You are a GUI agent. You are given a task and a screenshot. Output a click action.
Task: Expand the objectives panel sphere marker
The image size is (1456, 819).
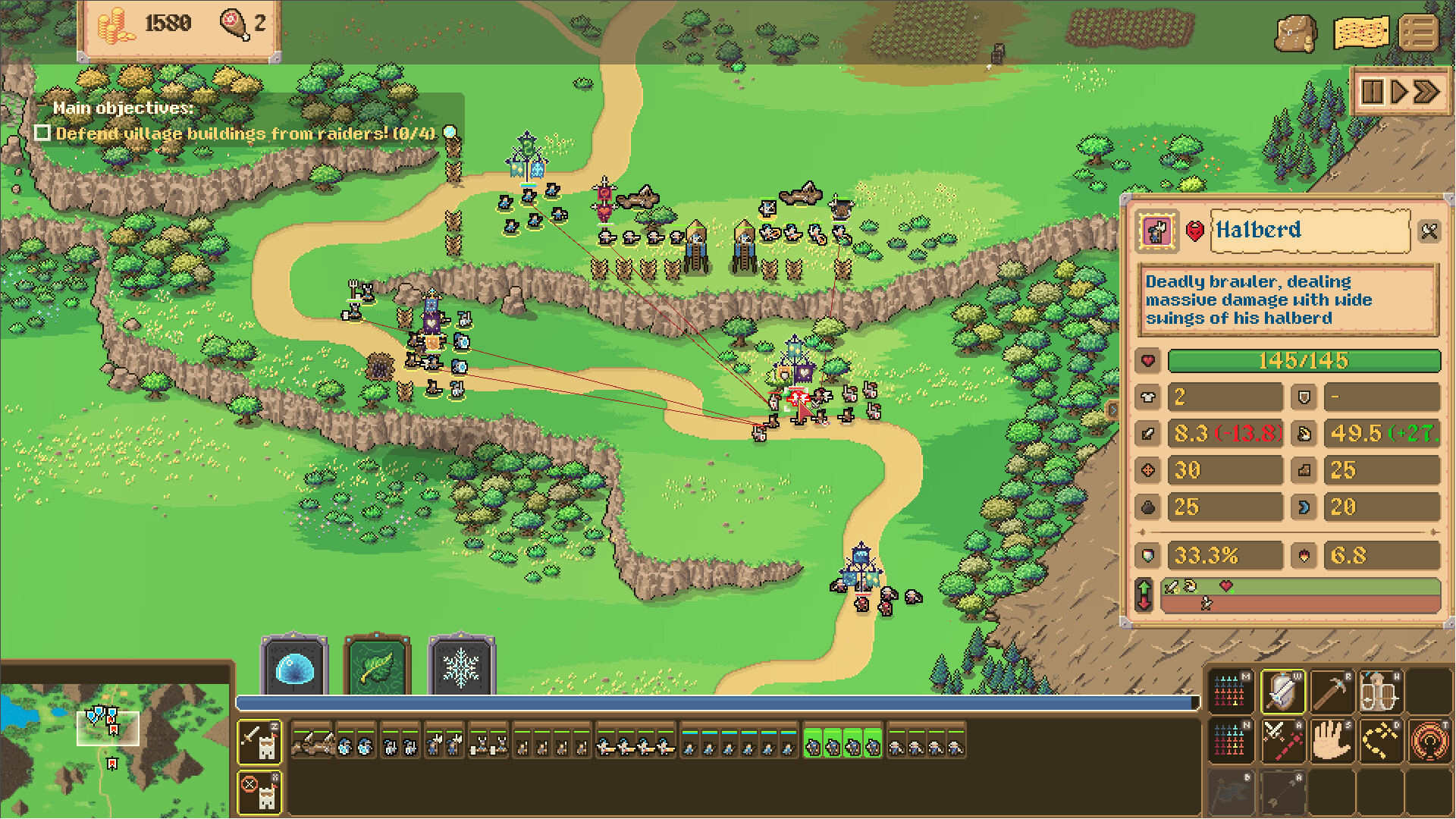[x=449, y=130]
